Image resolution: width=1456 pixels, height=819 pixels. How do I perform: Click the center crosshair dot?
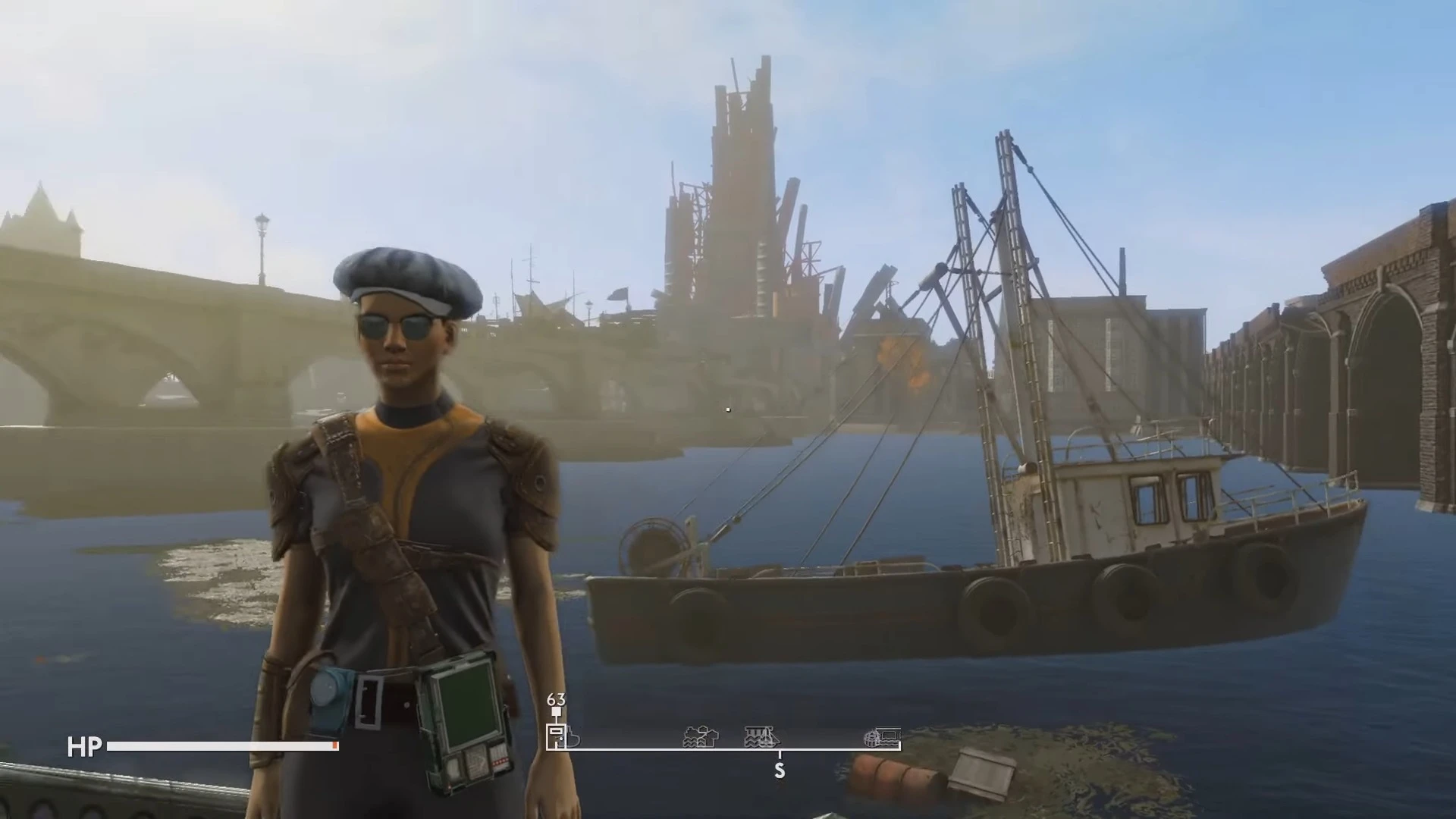727,409
